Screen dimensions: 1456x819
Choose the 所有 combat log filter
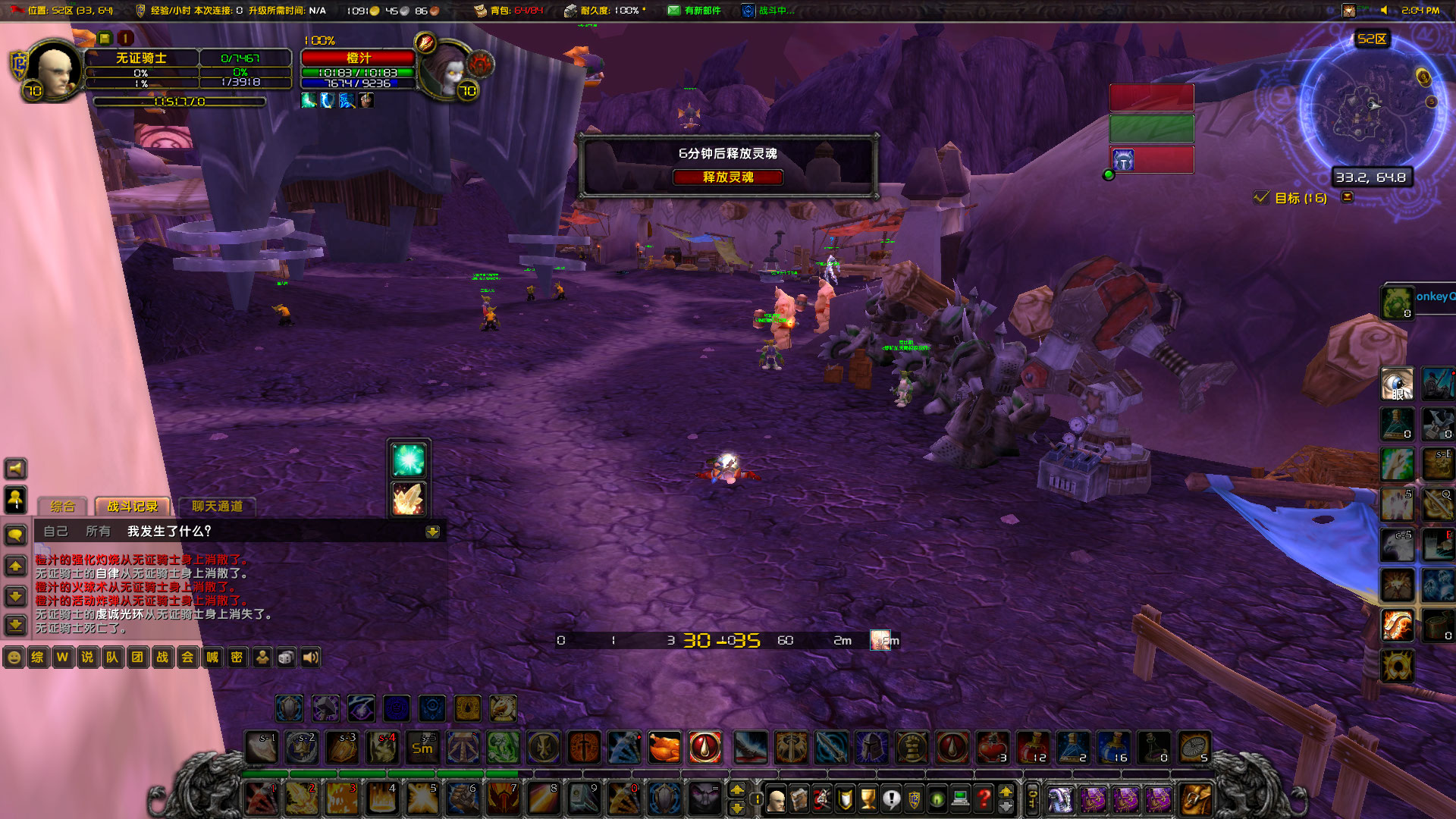[x=98, y=531]
